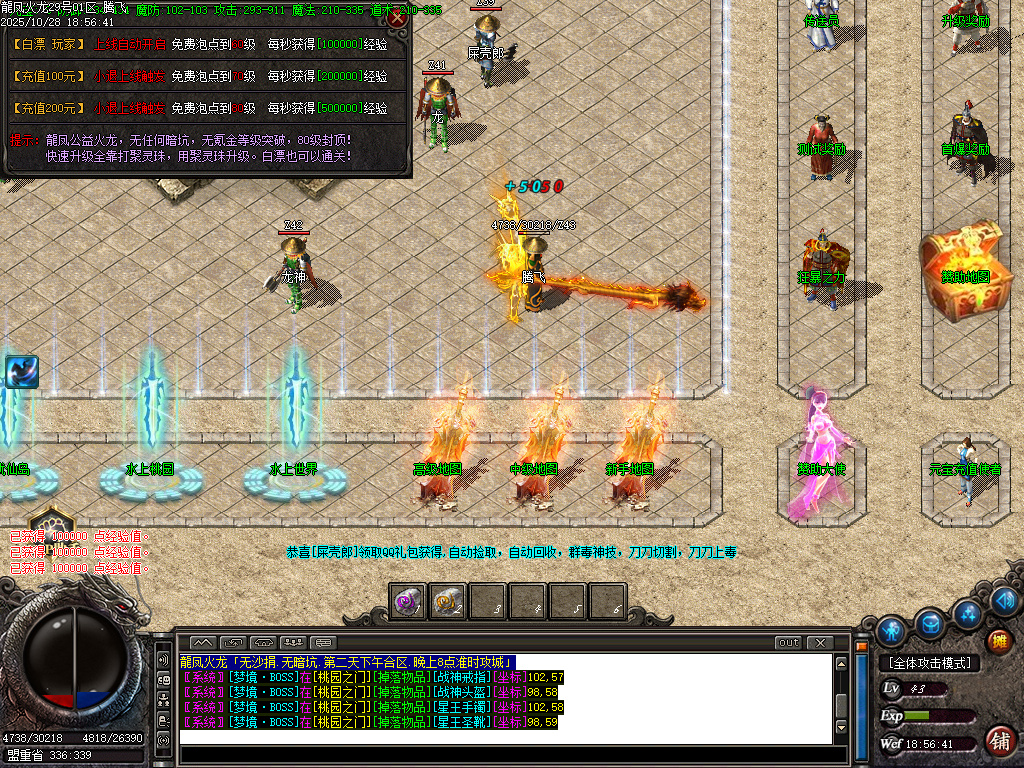Click the first chat channel filter button
The width and height of the screenshot is (1024, 768).
point(203,642)
